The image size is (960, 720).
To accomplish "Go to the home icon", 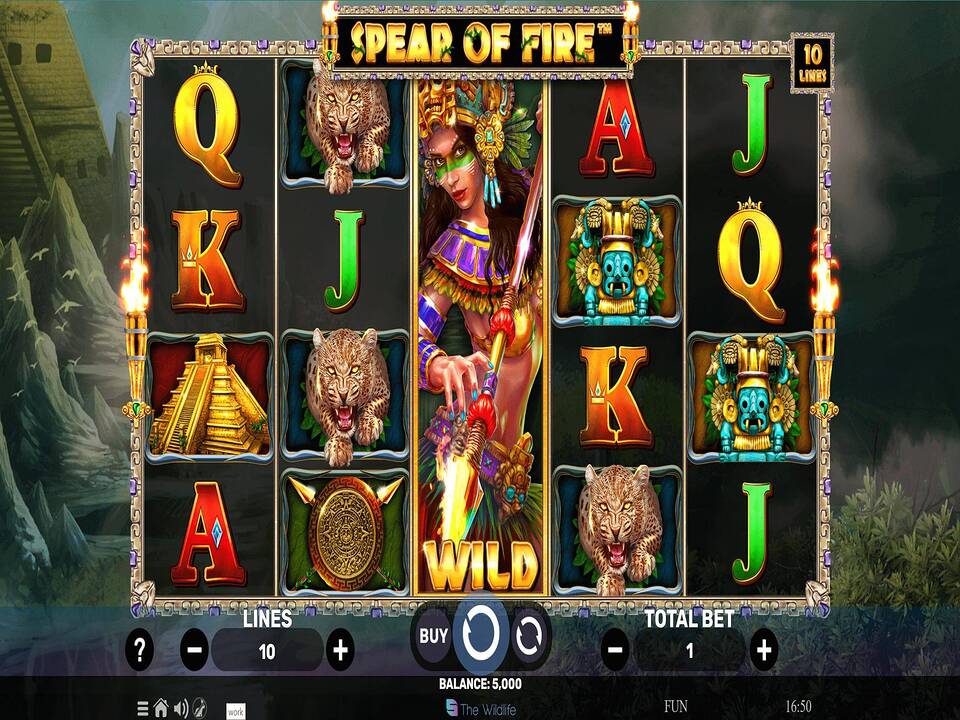I will point(160,707).
